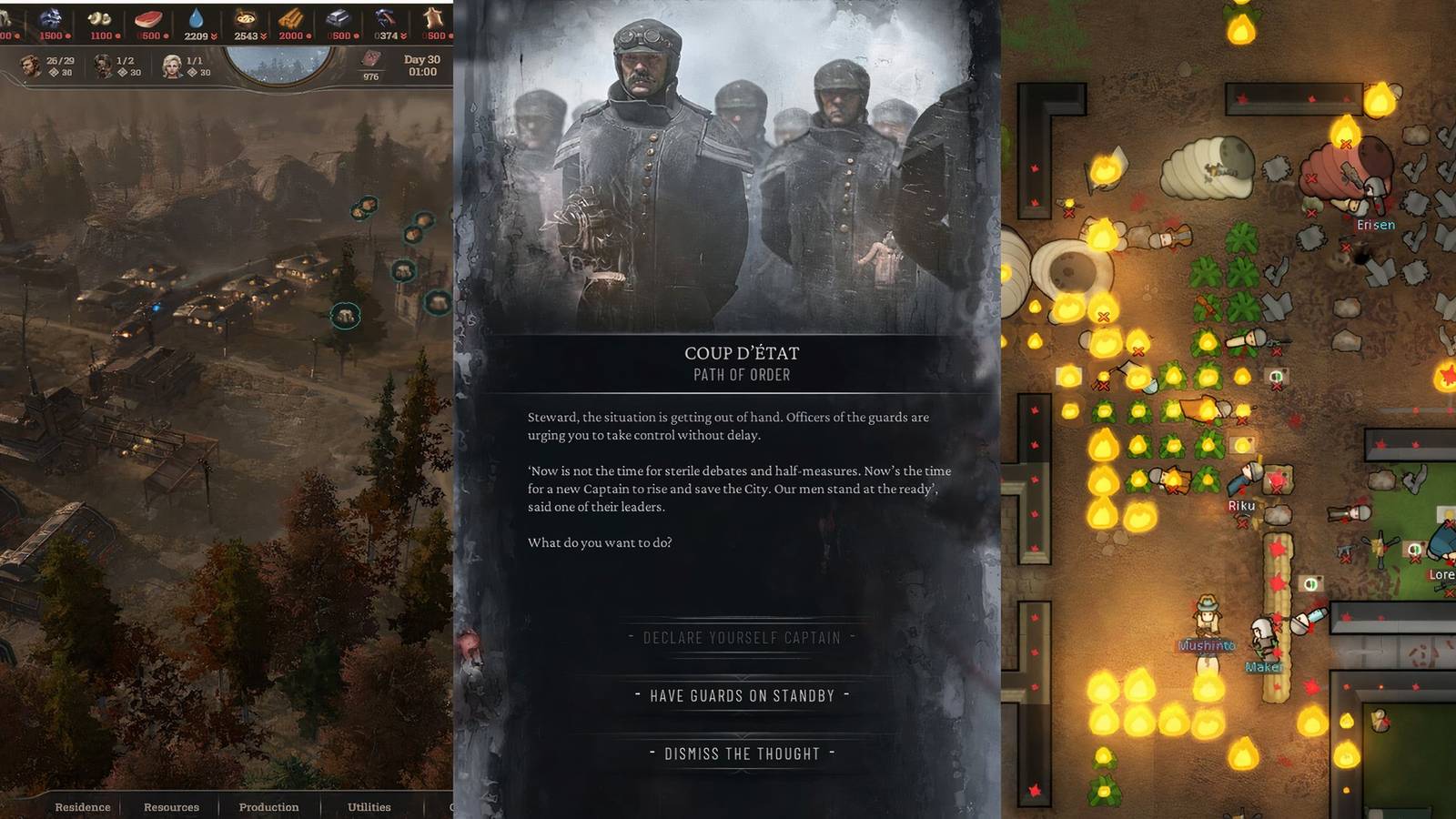The height and width of the screenshot is (819, 1456).
Task: Select the tools resource icon beside 374
Action: tap(386, 17)
